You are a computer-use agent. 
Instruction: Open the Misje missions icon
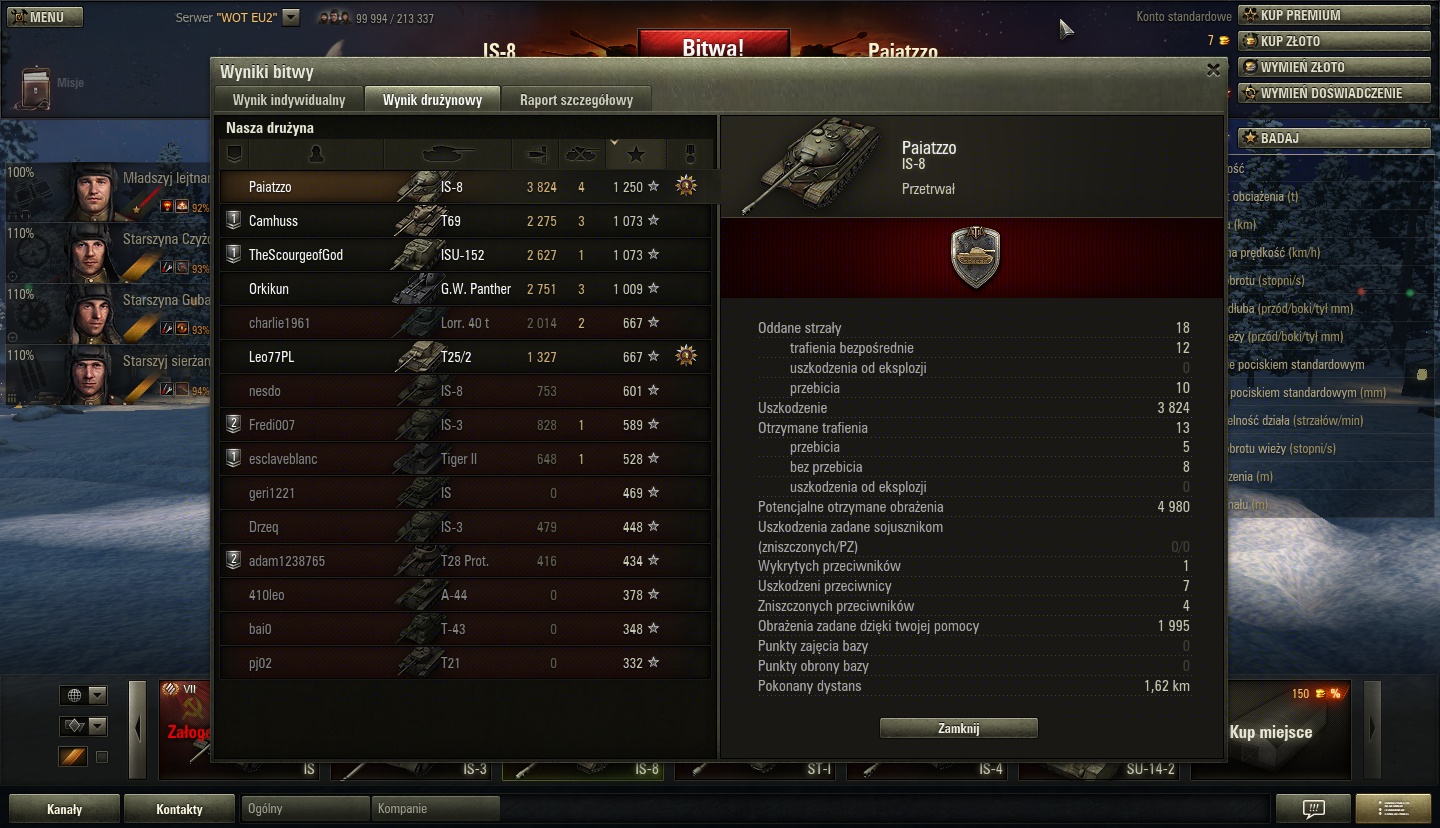[38, 86]
